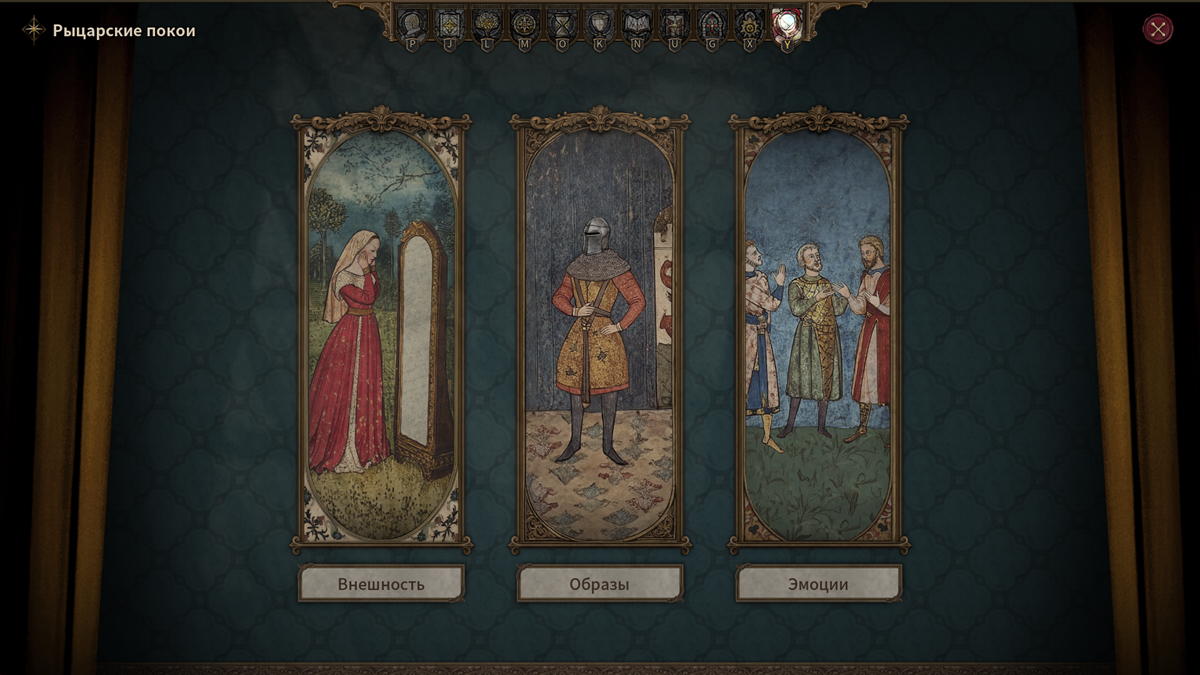Select the armored knight painting
The image size is (1200, 675).
pyautogui.click(x=600, y=330)
